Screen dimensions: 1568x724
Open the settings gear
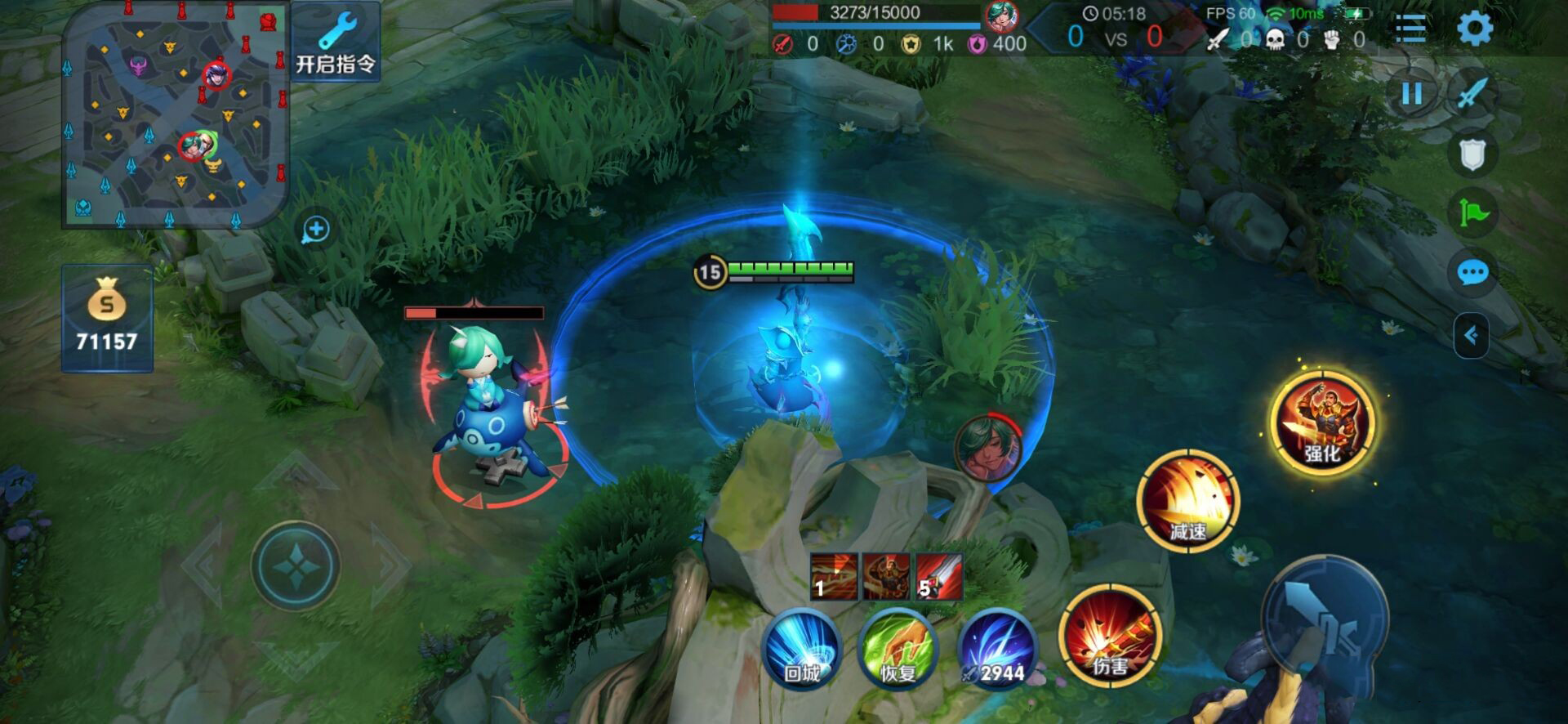(x=1475, y=29)
